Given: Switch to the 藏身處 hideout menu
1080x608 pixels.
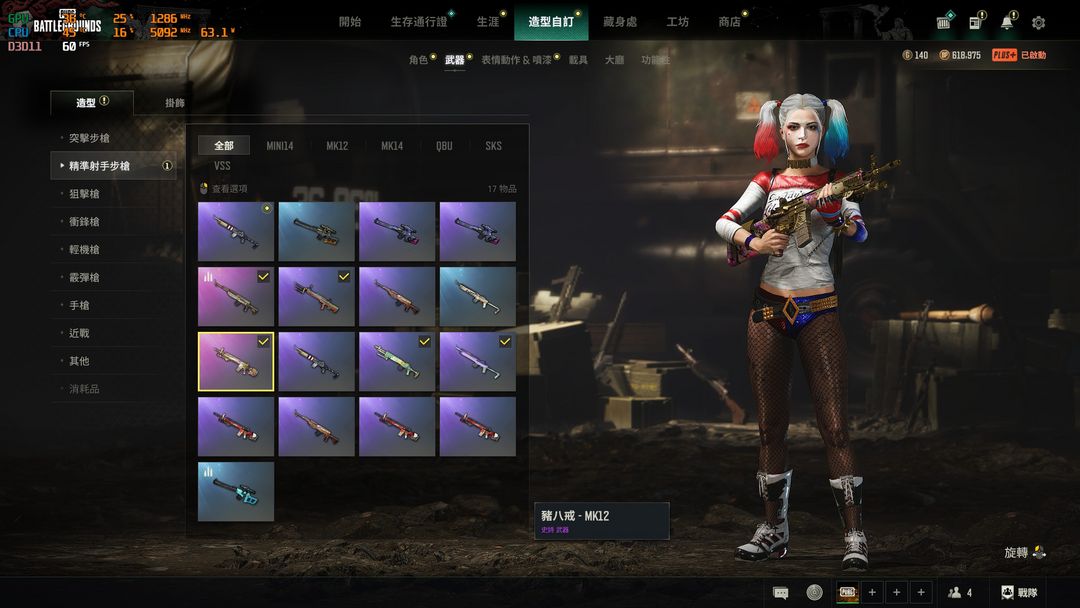Looking at the screenshot, I should [x=620, y=21].
